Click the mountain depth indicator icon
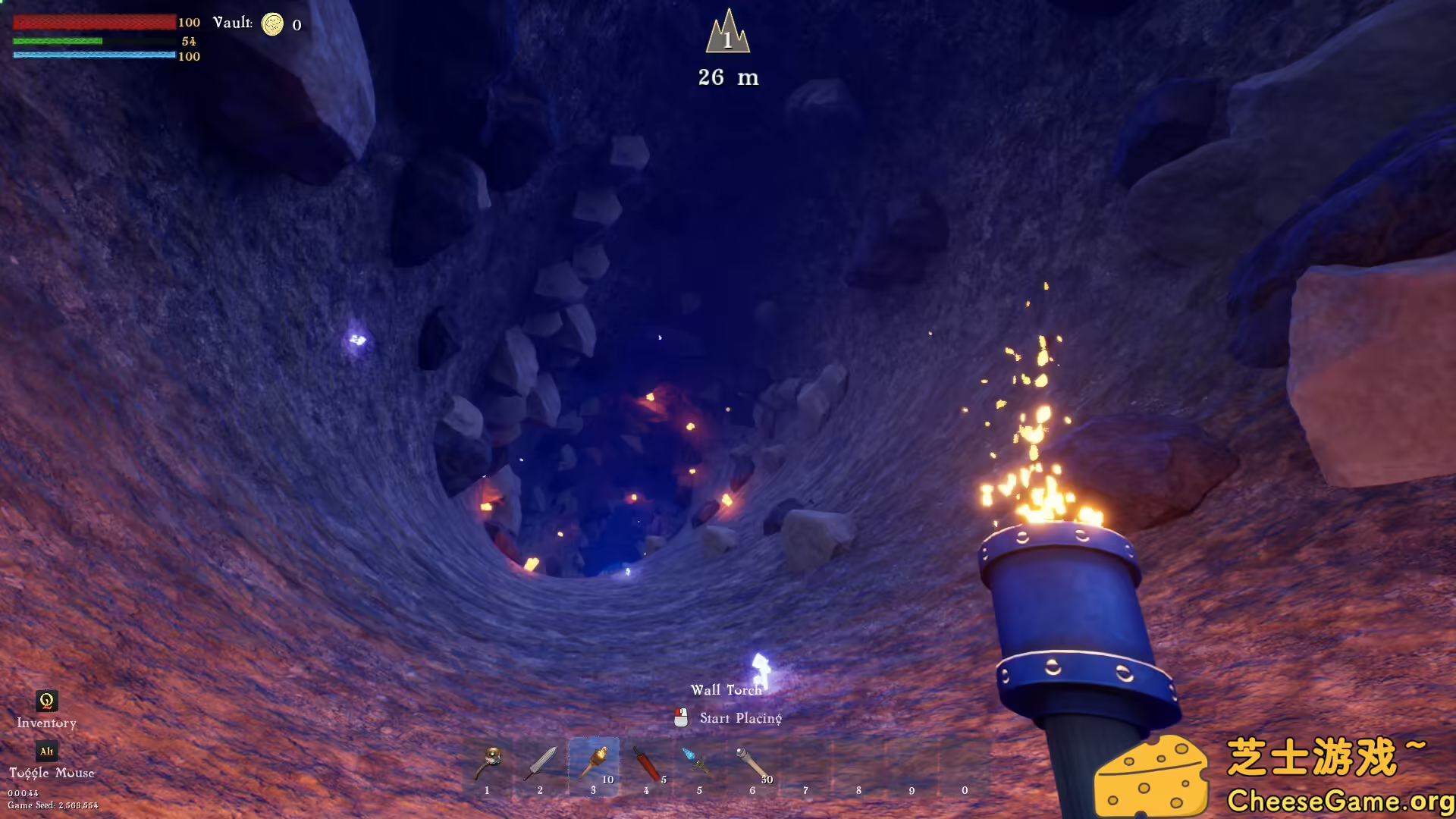 [x=727, y=36]
